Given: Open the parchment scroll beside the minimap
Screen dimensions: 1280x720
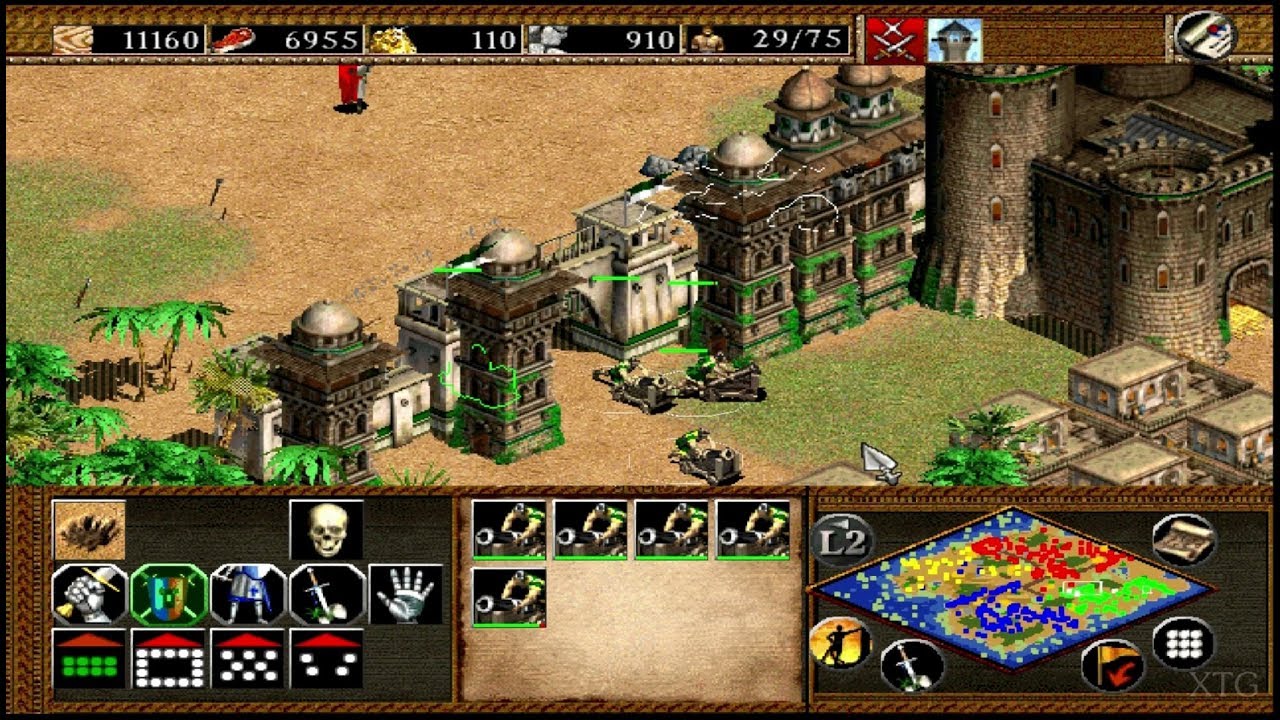Looking at the screenshot, I should tap(1183, 540).
